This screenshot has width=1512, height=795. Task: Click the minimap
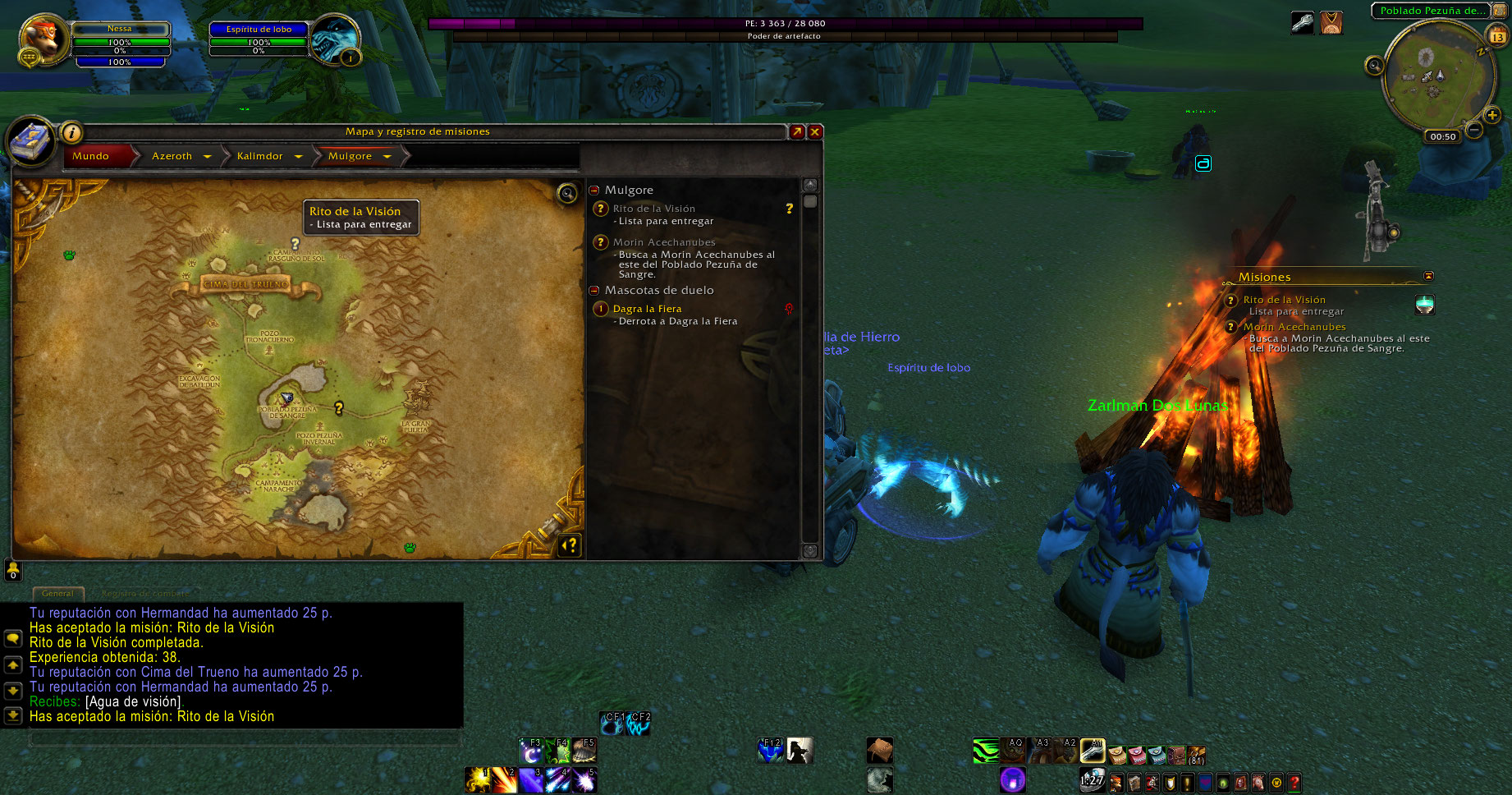click(x=1433, y=76)
